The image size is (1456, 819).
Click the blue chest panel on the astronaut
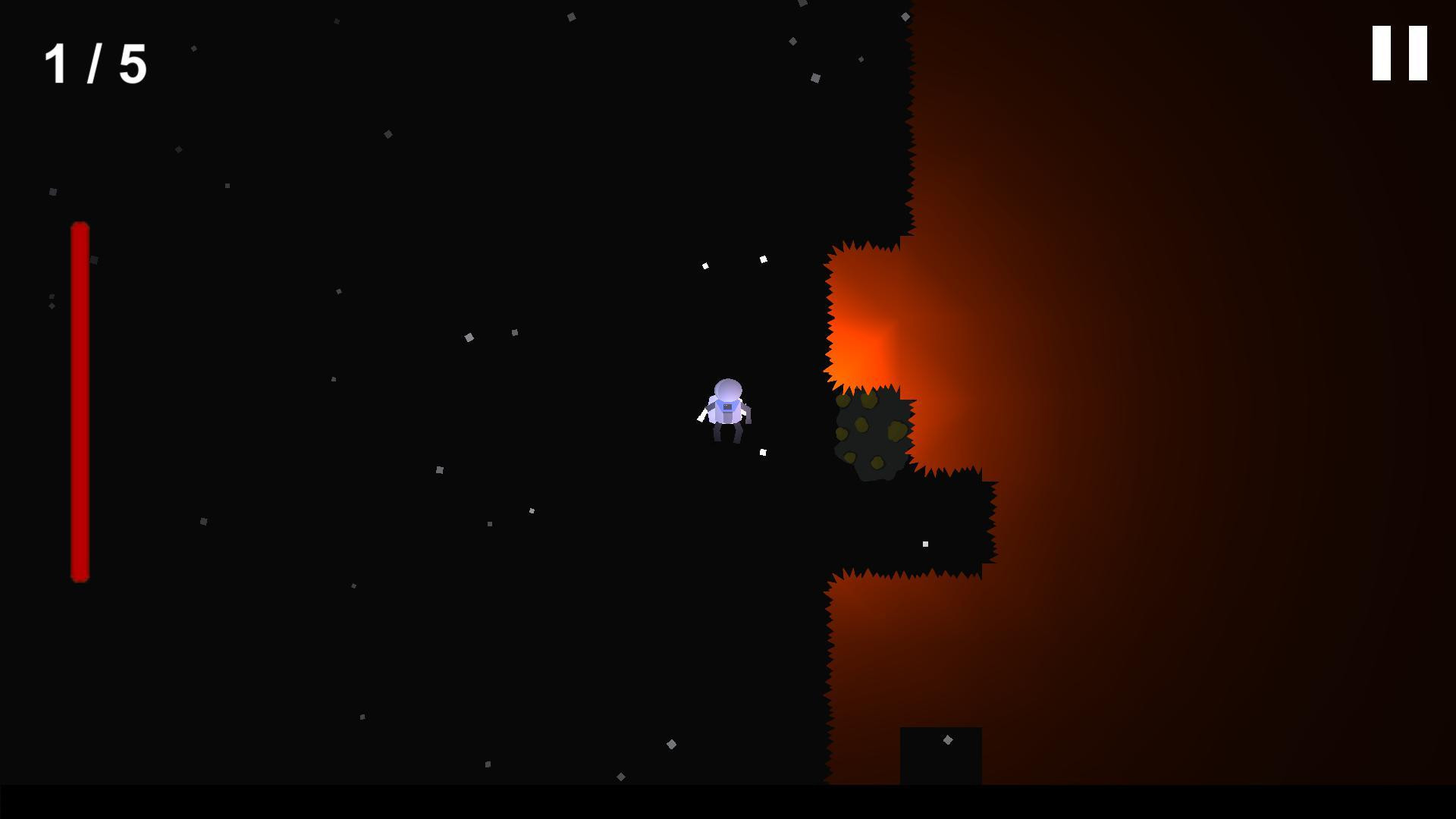tap(728, 407)
